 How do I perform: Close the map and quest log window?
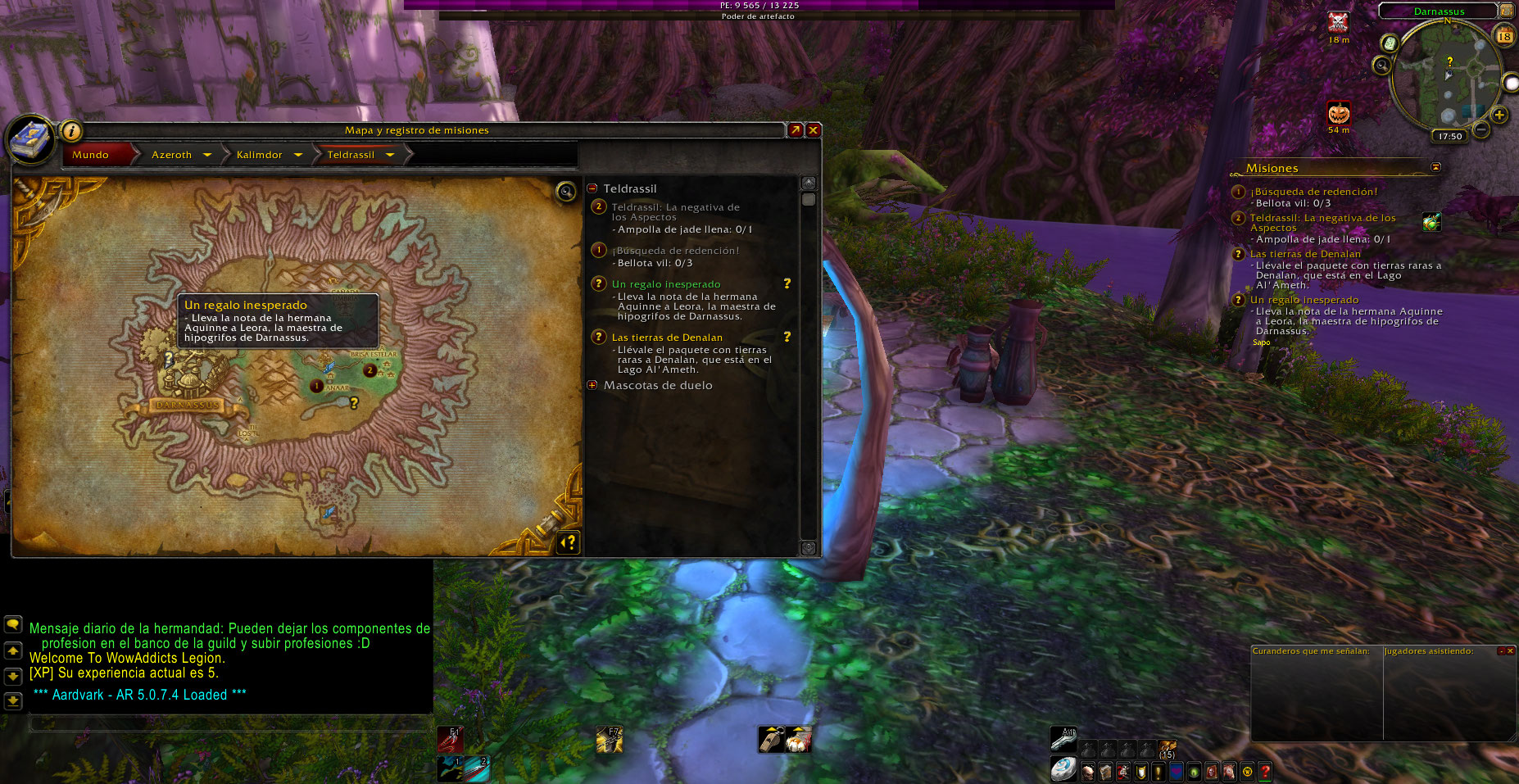[814, 130]
